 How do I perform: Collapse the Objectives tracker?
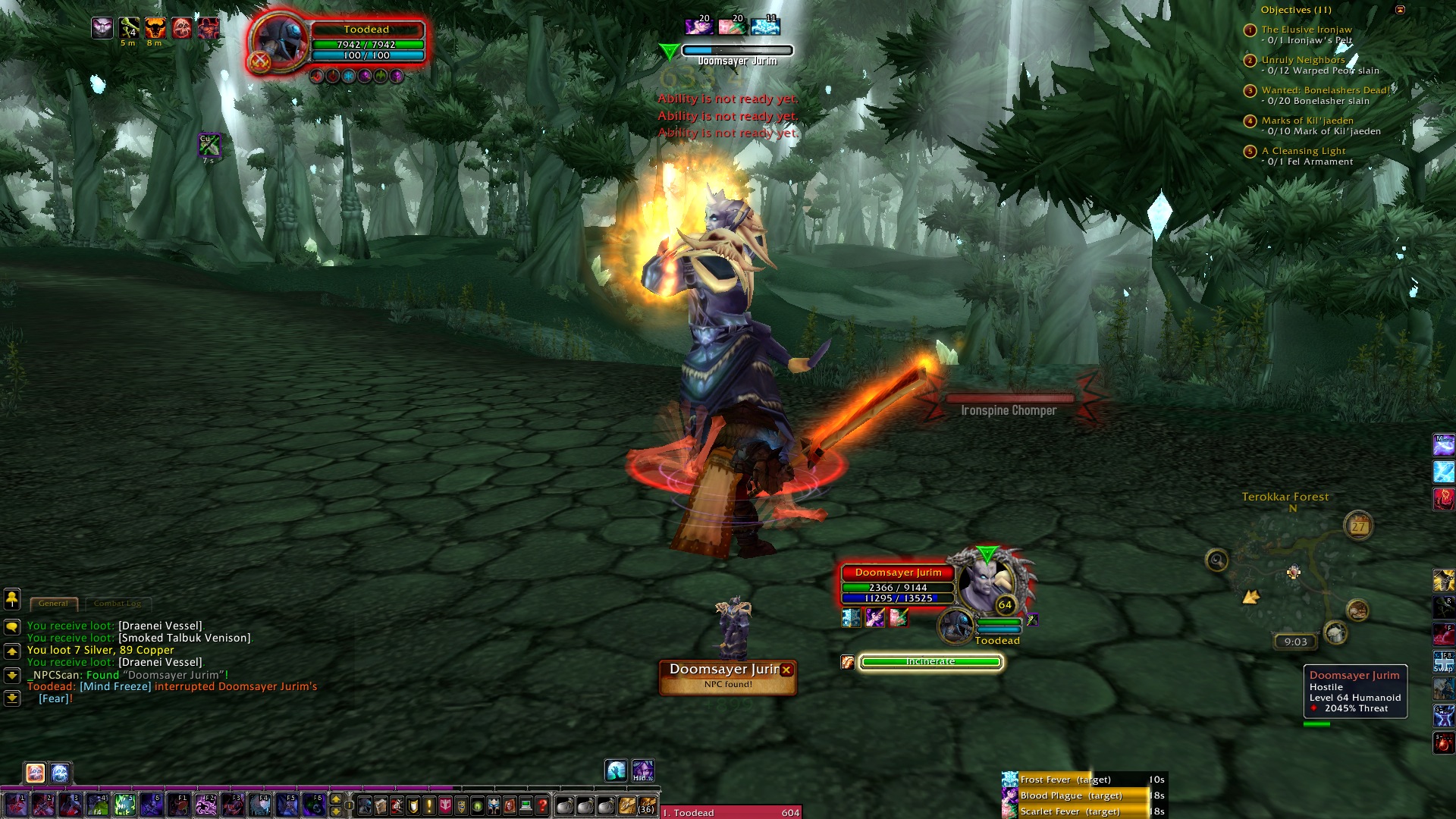tap(1400, 10)
